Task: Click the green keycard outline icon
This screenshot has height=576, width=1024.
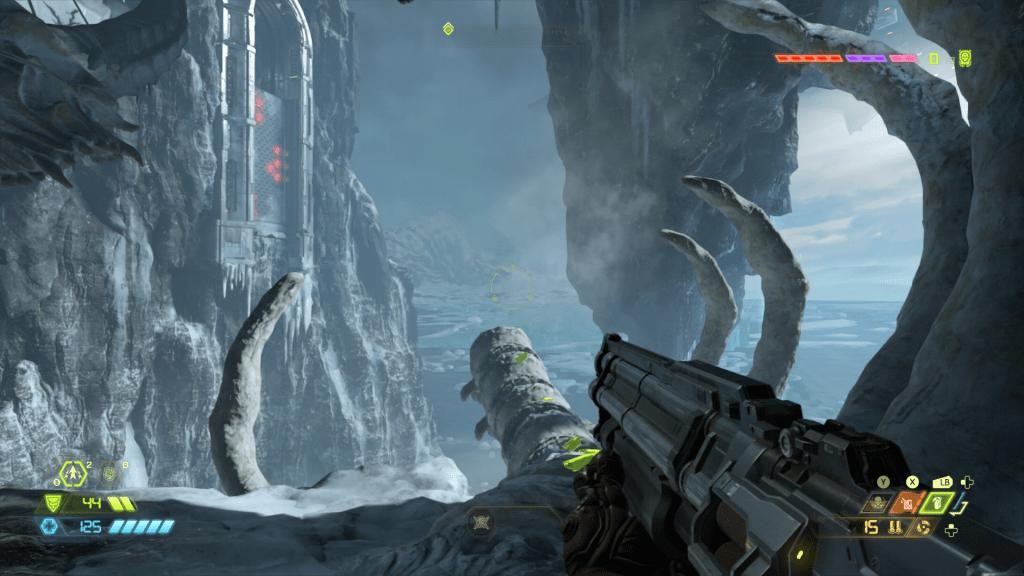Action: (x=934, y=58)
